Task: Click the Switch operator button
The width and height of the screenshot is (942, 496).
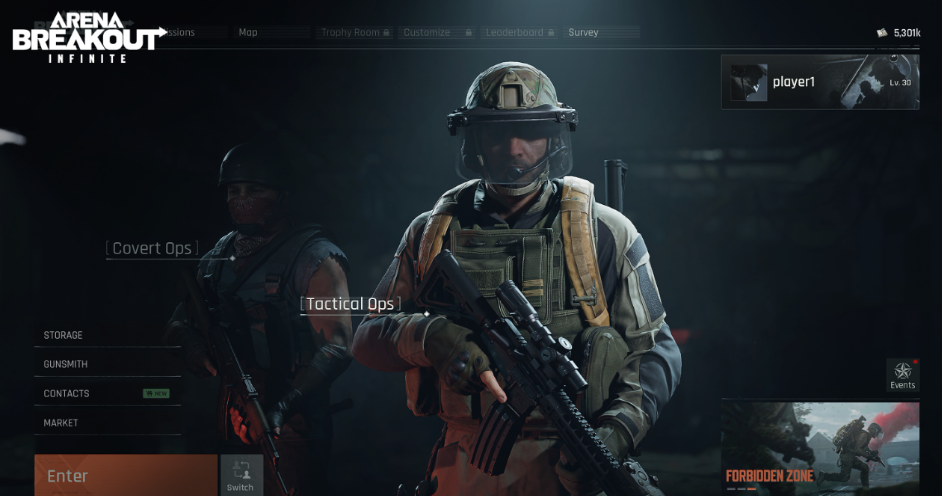Action: coord(241,475)
